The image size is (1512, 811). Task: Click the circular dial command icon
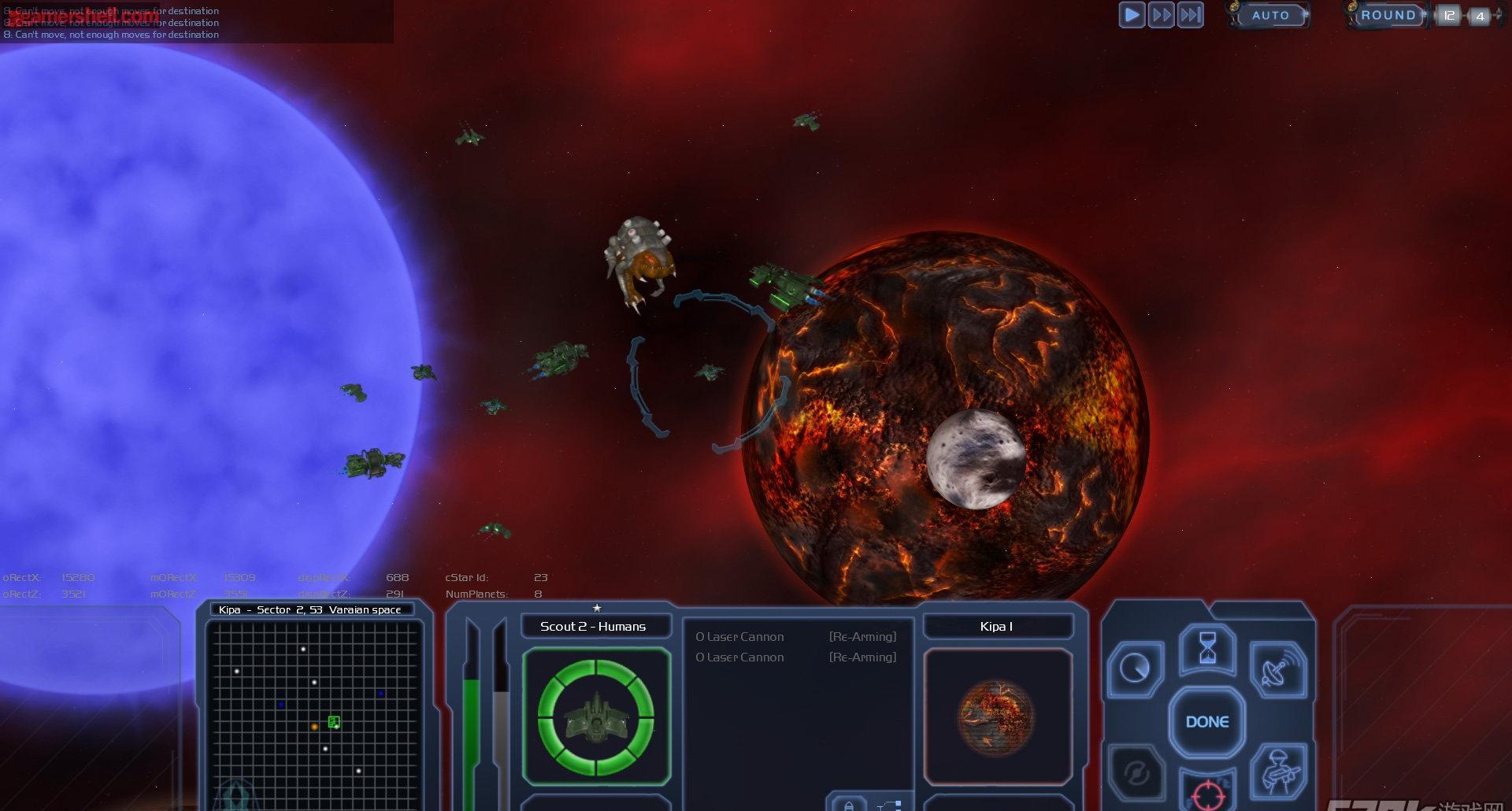click(1136, 669)
